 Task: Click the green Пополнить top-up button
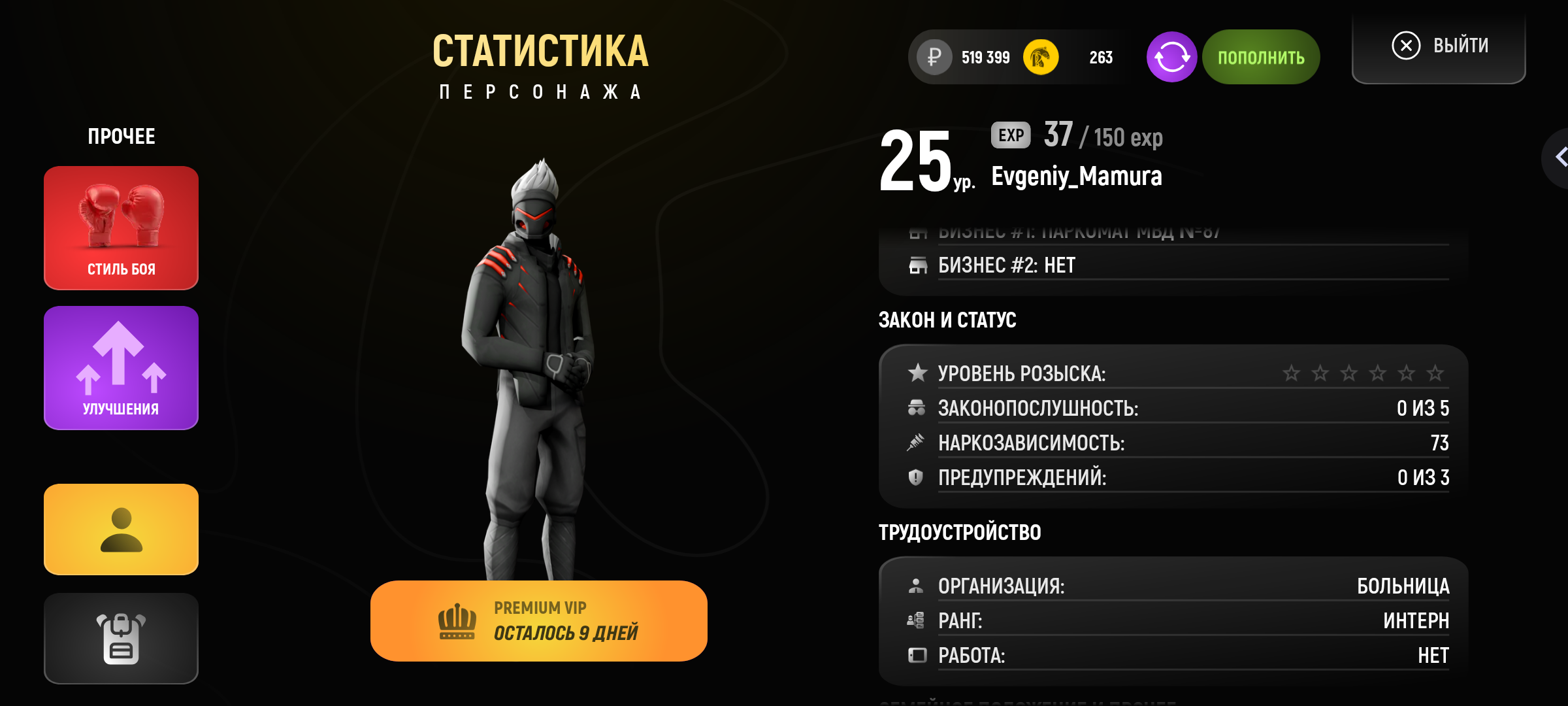pos(1260,58)
